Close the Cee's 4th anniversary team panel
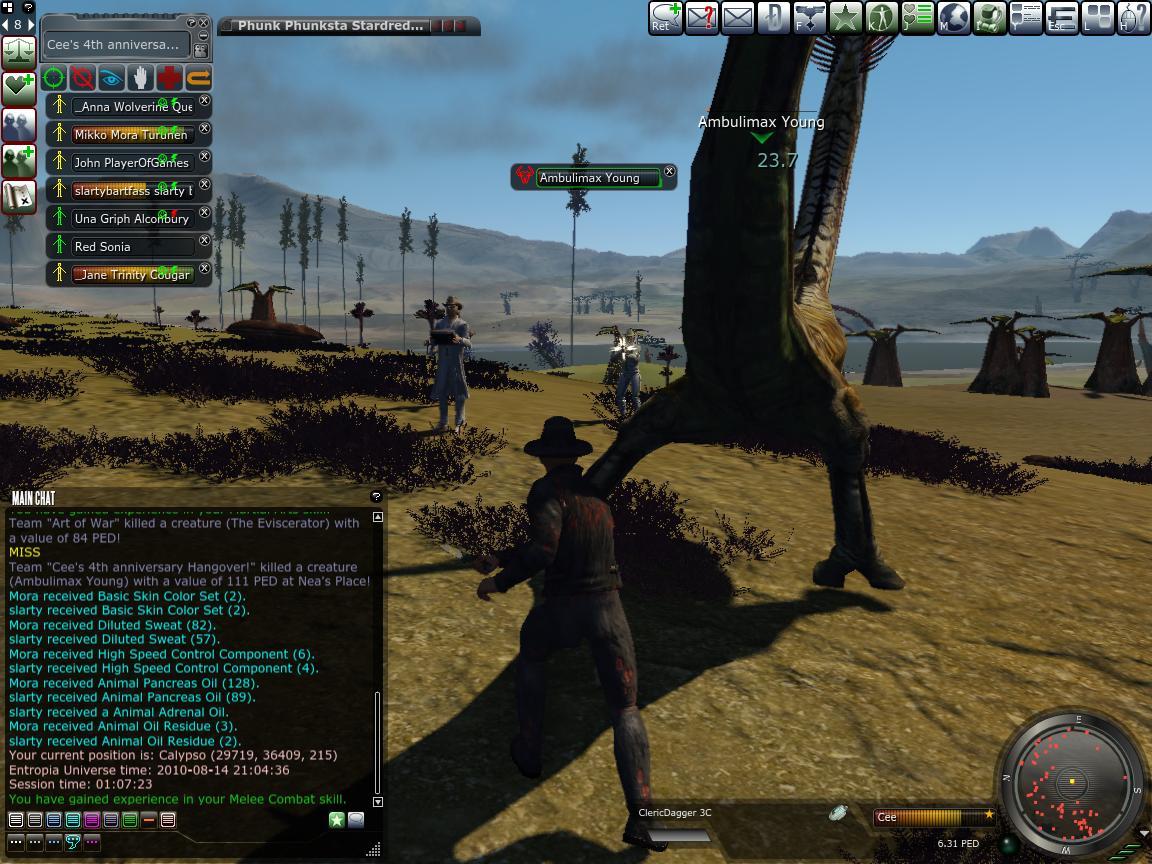This screenshot has height=864, width=1152. point(203,22)
